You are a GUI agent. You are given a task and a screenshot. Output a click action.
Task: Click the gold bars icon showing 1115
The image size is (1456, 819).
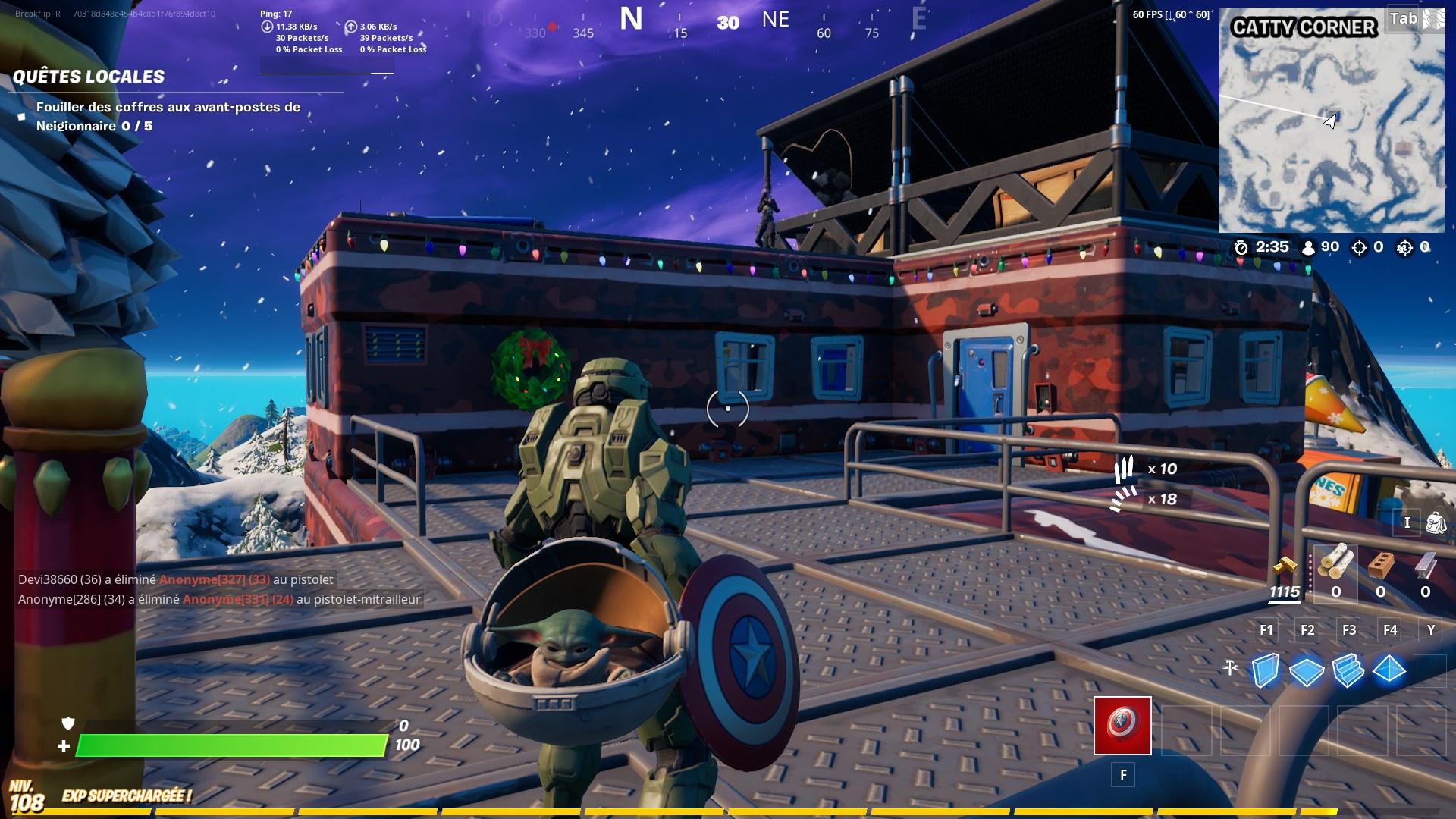click(1285, 569)
